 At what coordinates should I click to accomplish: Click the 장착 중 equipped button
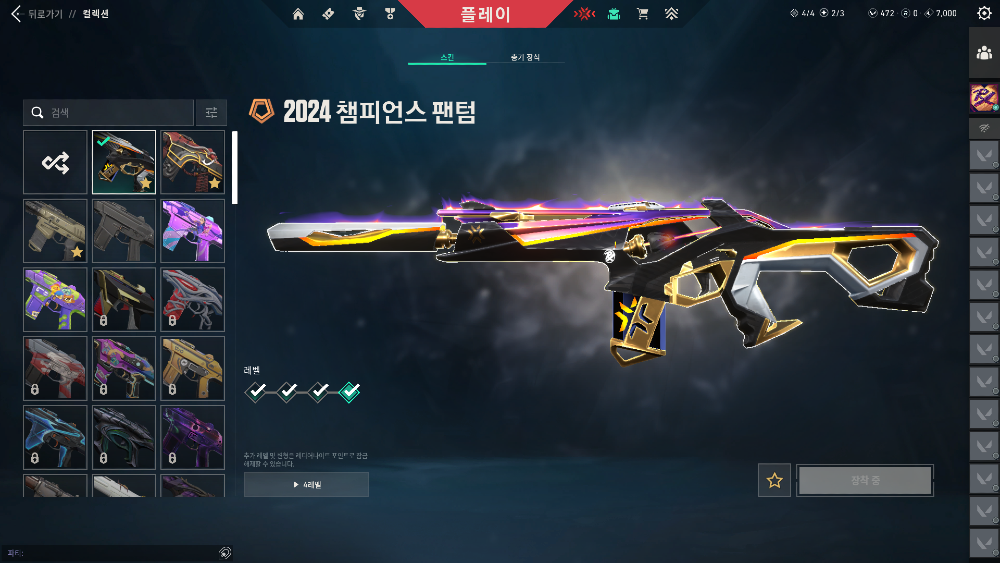(865, 481)
